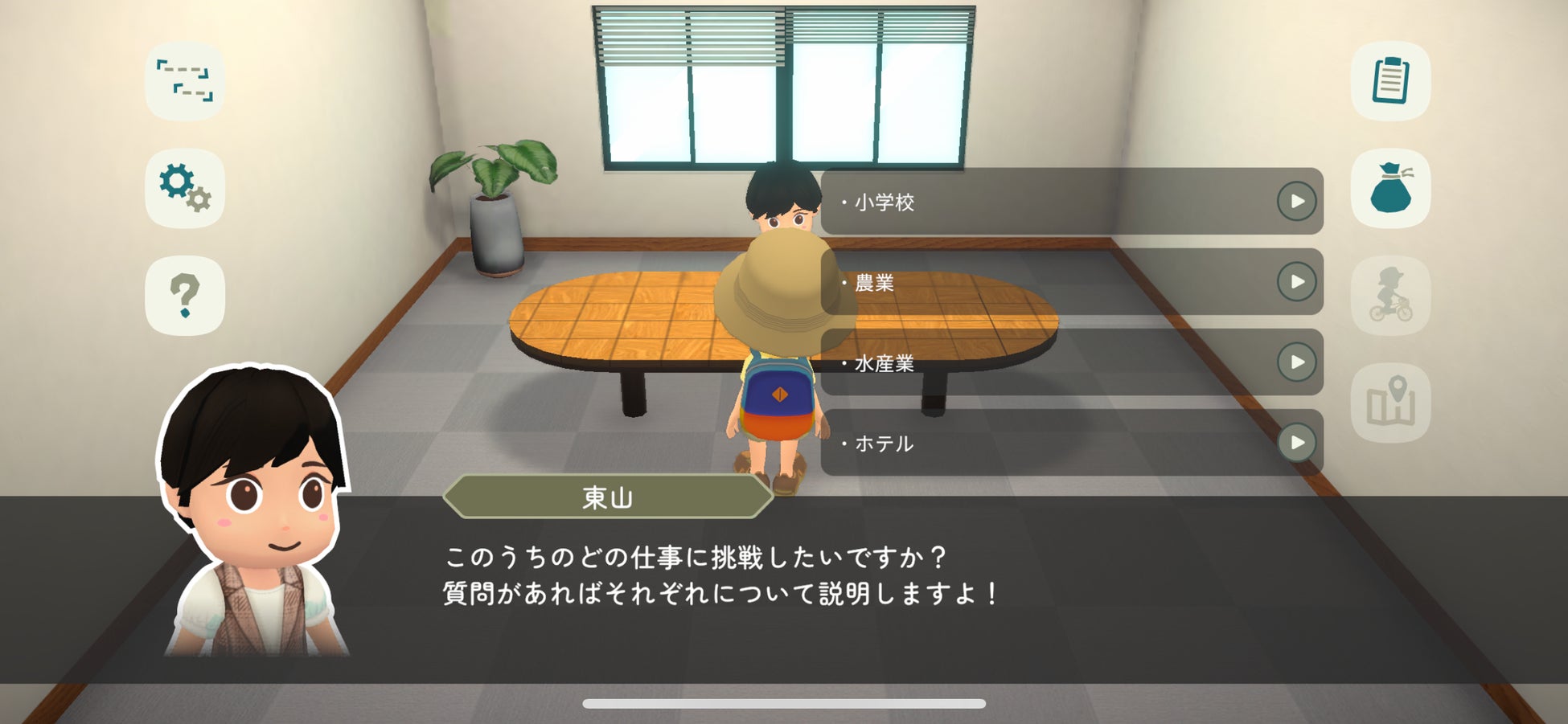Tap the dashed brackets icon button
1568x724 pixels.
(x=185, y=81)
